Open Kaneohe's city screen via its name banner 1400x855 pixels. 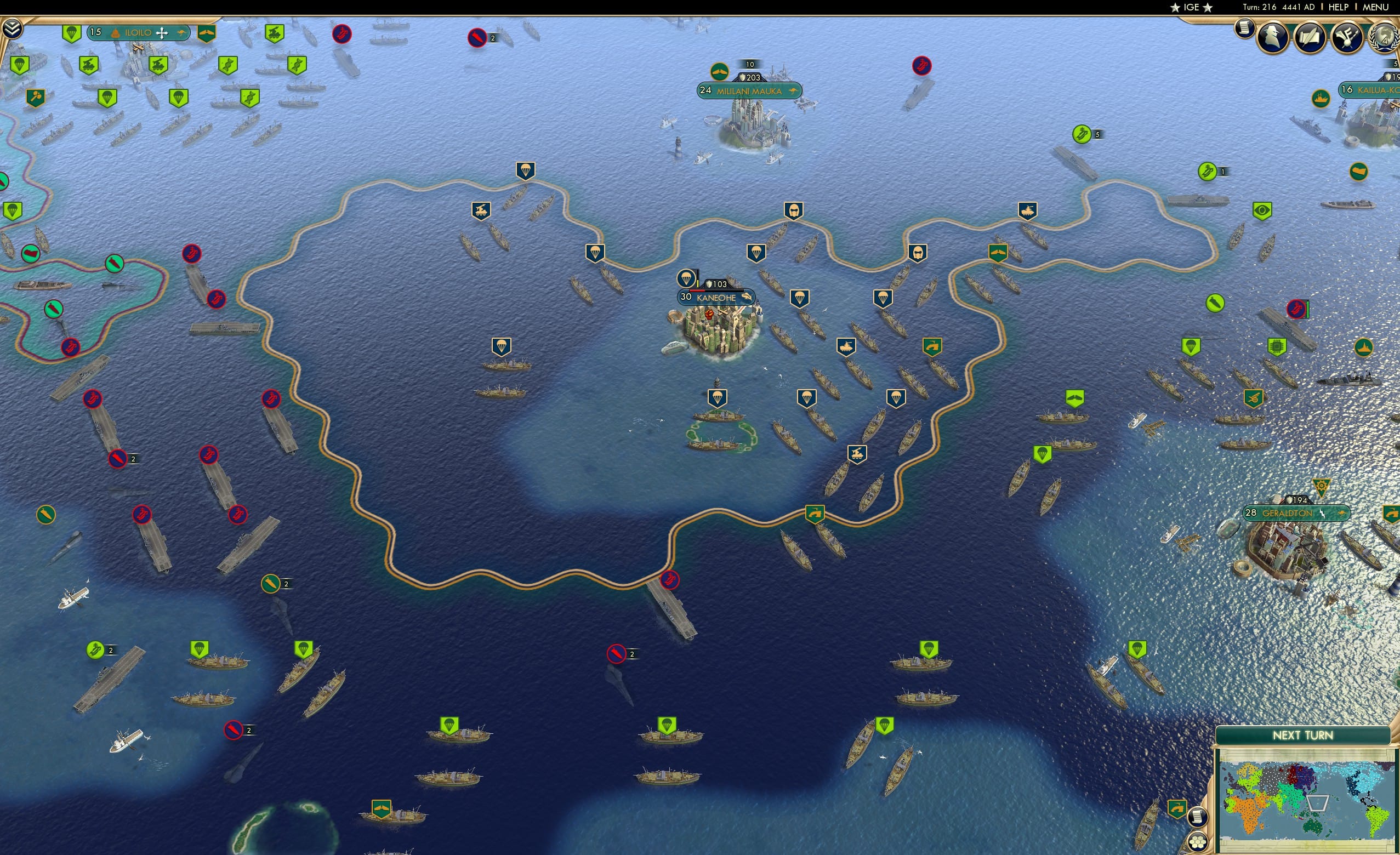click(x=717, y=298)
